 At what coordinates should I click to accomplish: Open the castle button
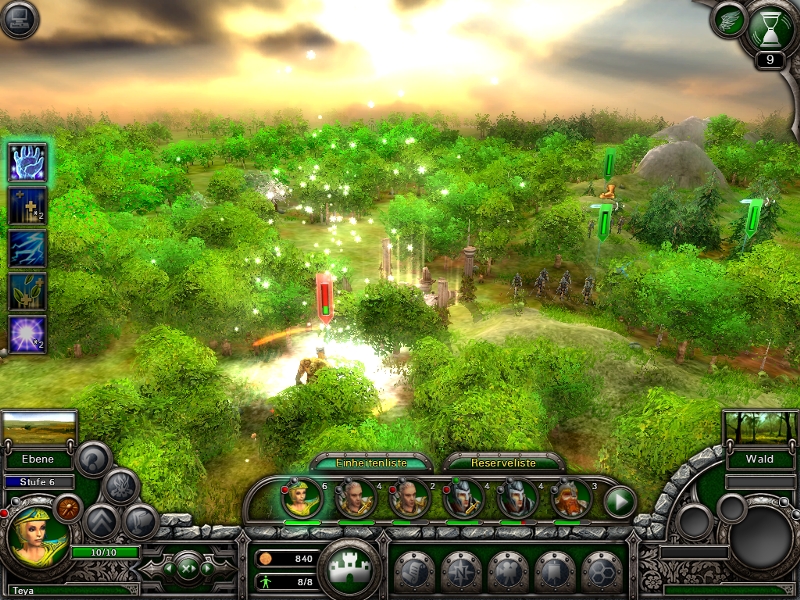(349, 568)
